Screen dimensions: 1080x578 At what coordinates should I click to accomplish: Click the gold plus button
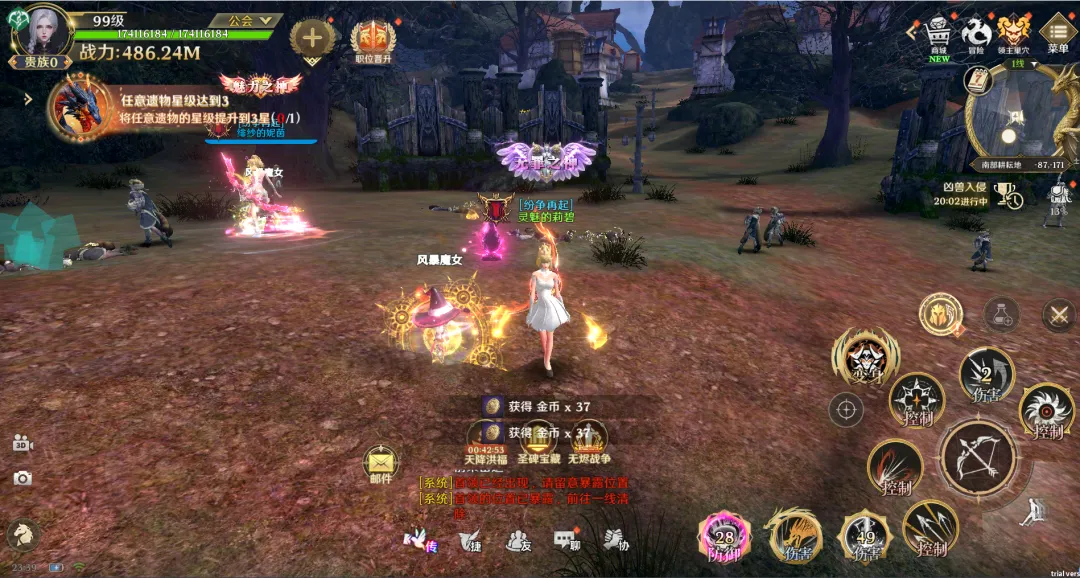coord(312,39)
